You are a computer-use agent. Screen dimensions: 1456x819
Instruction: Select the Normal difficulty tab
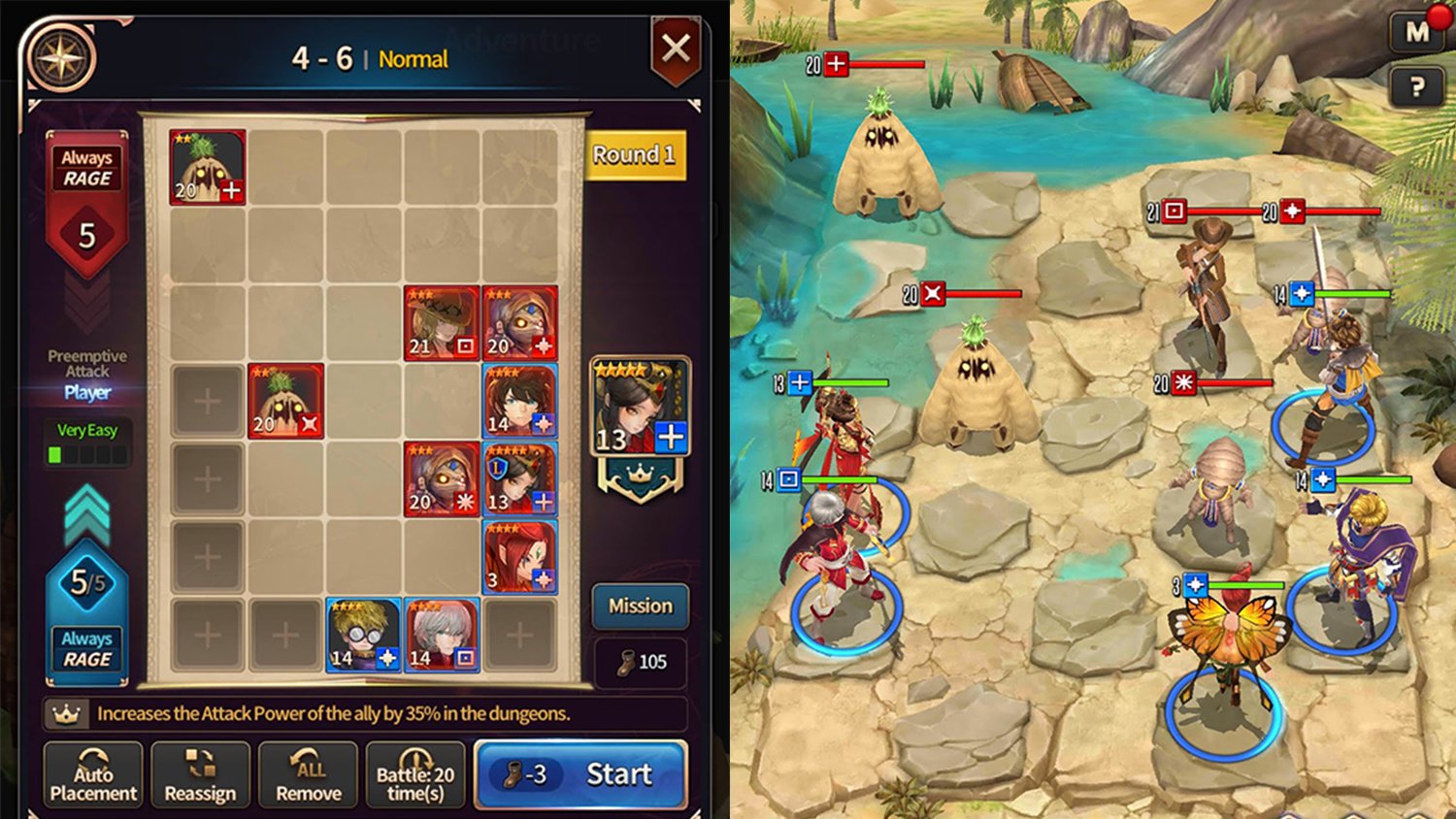tap(414, 59)
